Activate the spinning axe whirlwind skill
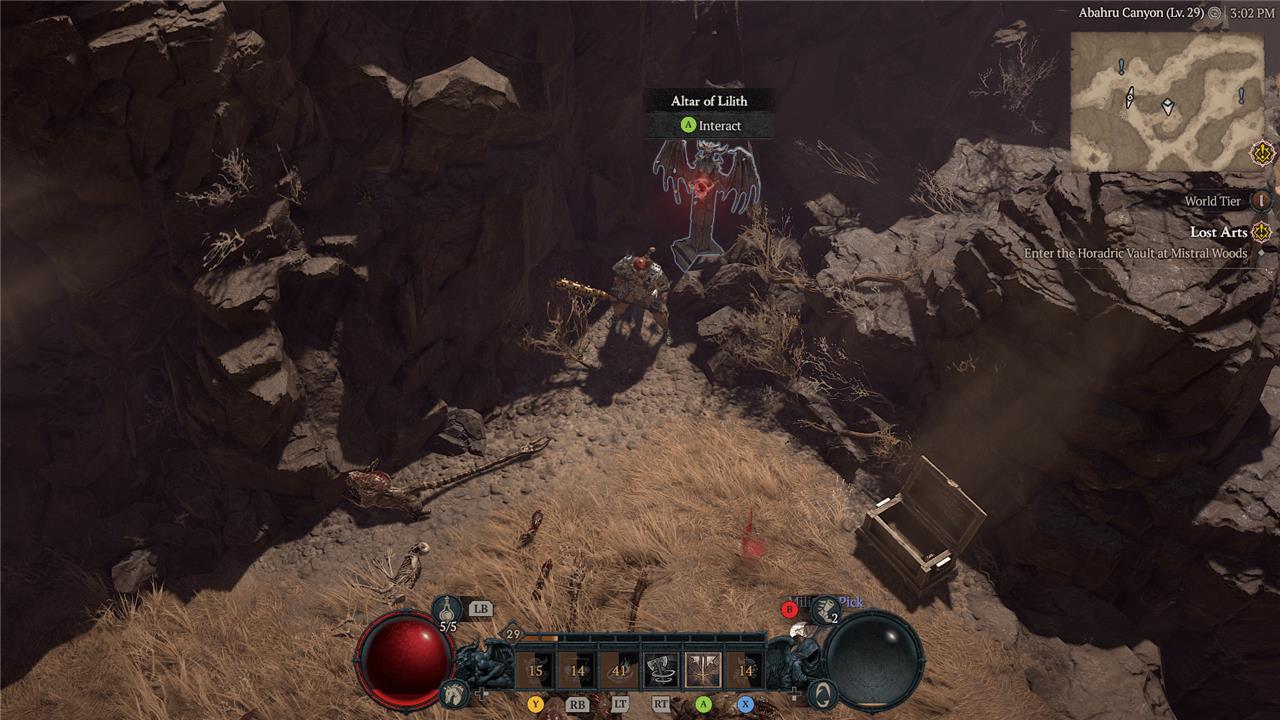The image size is (1280, 720). [661, 670]
